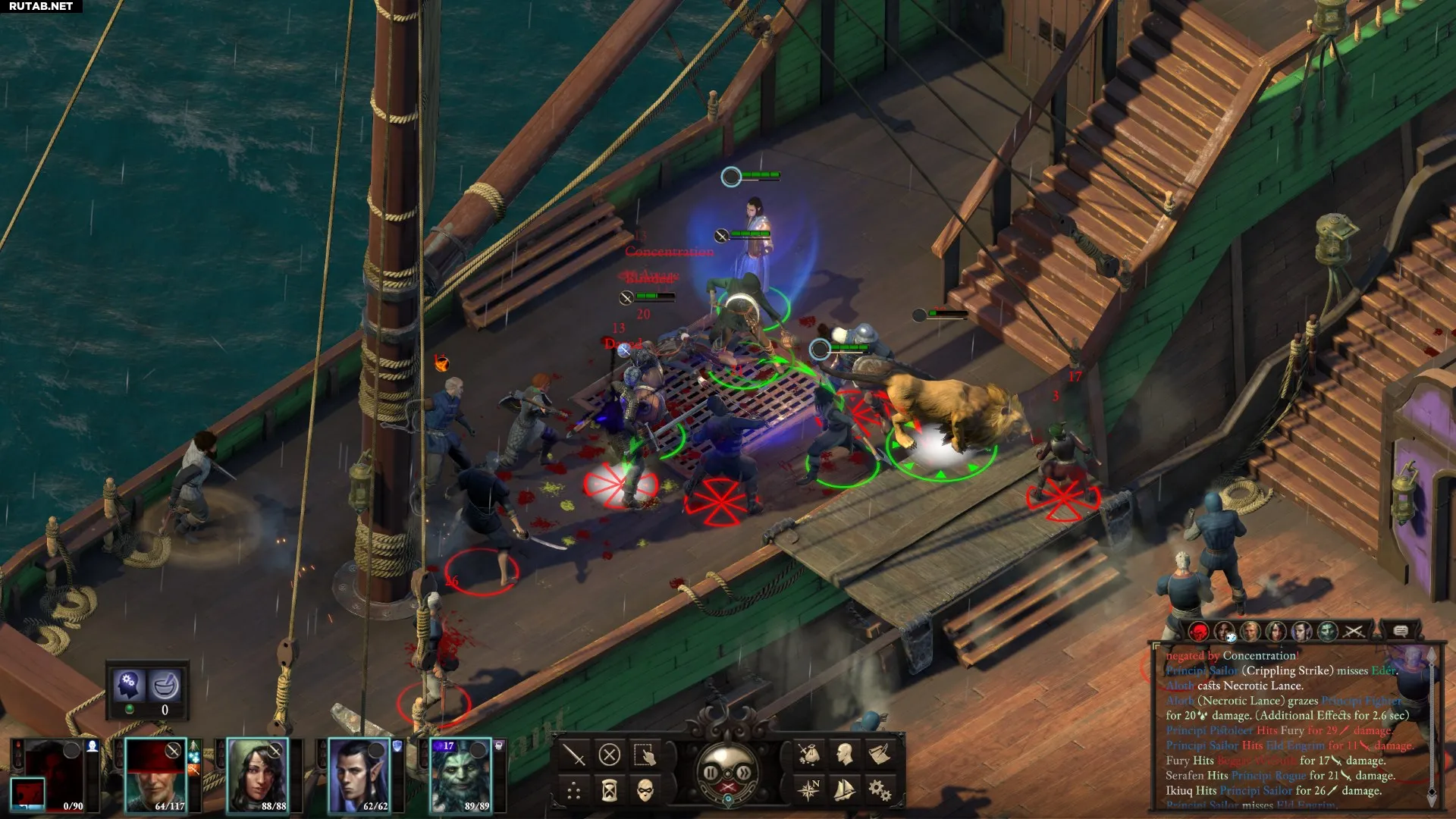The height and width of the screenshot is (819, 1456).
Task: Select the green-hooded woman party portrait
Action: (258, 775)
